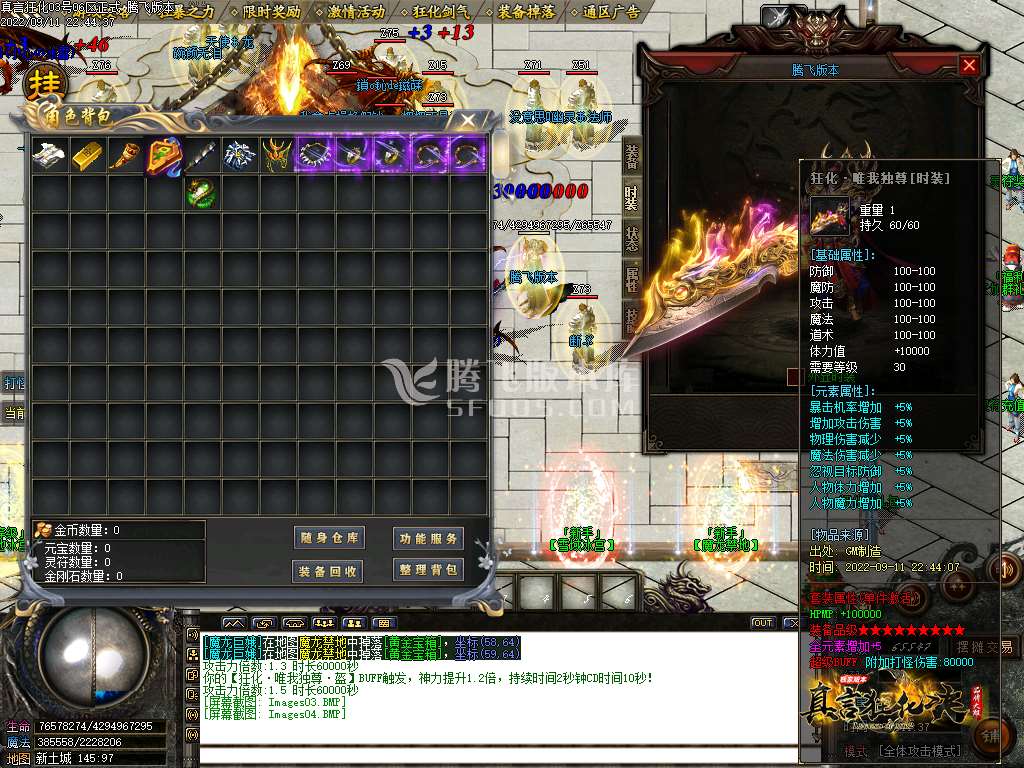The image size is (1024, 768).
Task: Open the 装备掉落 menu
Action: point(527,12)
